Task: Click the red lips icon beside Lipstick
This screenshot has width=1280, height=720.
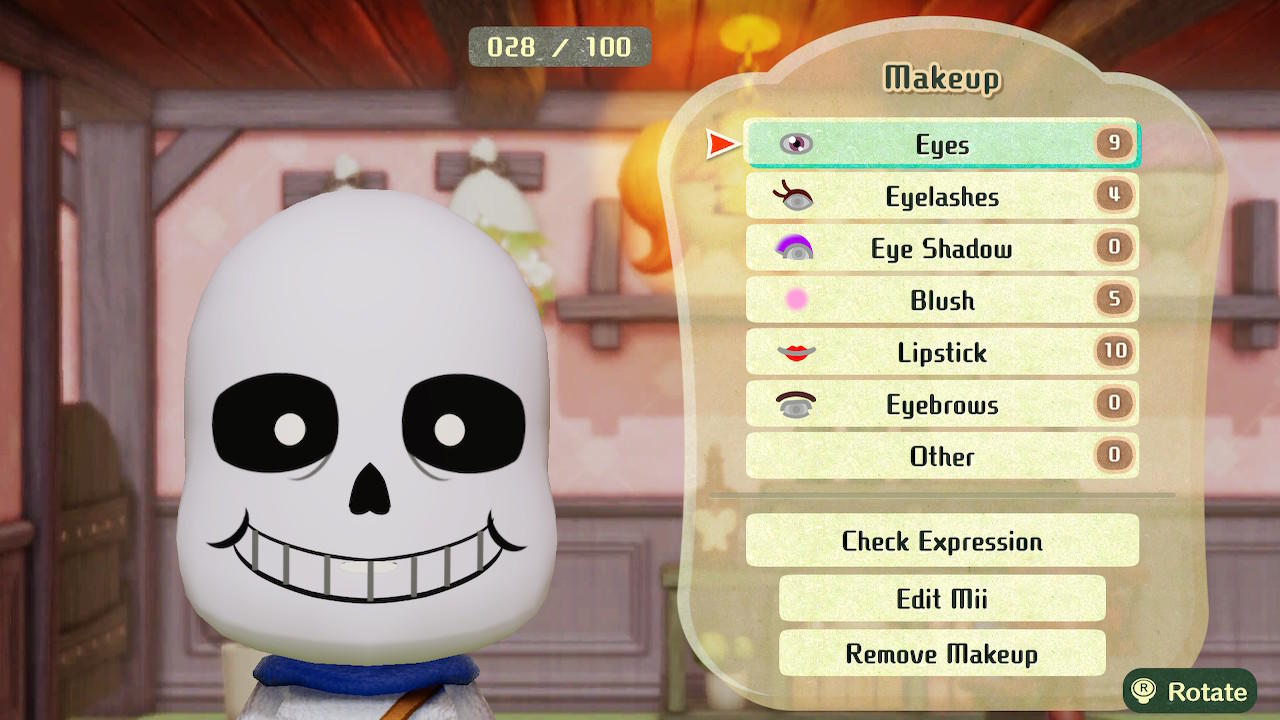Action: tap(795, 352)
